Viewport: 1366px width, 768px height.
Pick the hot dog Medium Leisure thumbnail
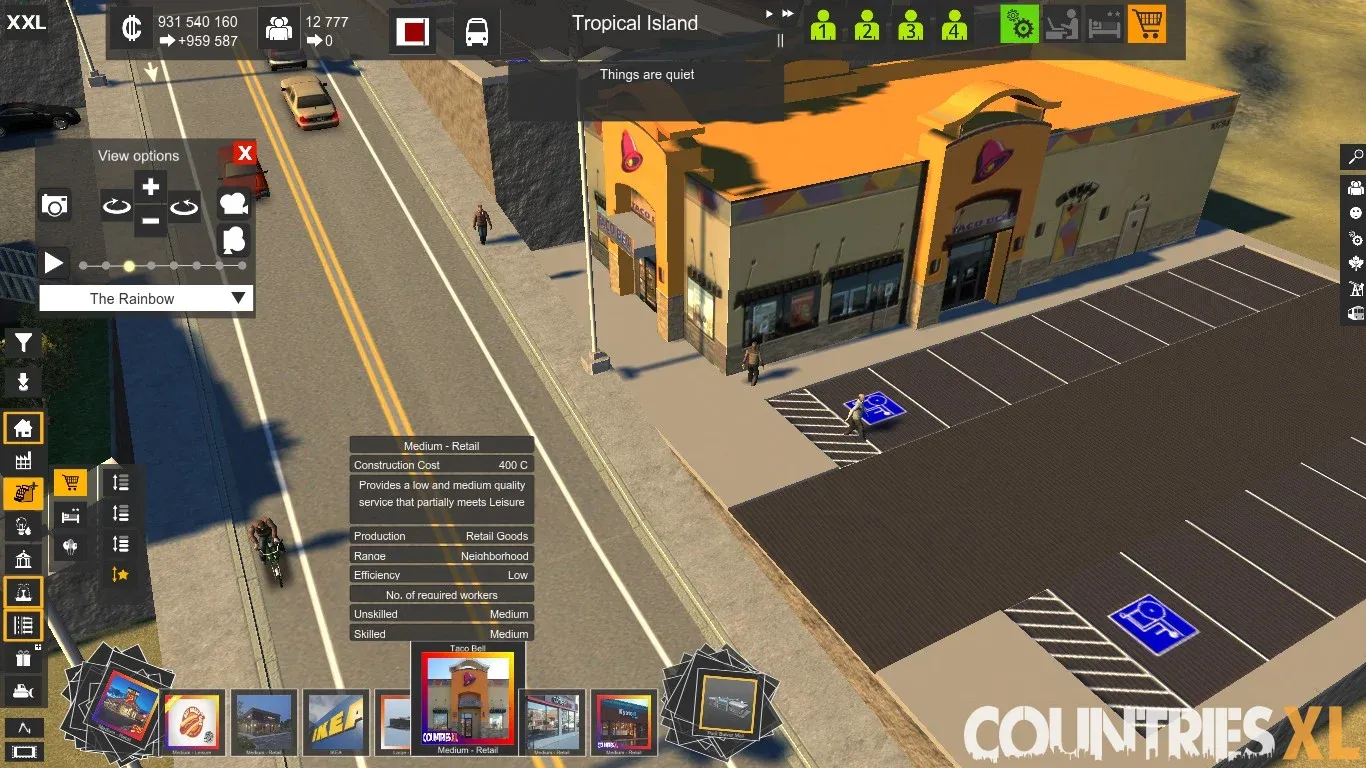[194, 721]
